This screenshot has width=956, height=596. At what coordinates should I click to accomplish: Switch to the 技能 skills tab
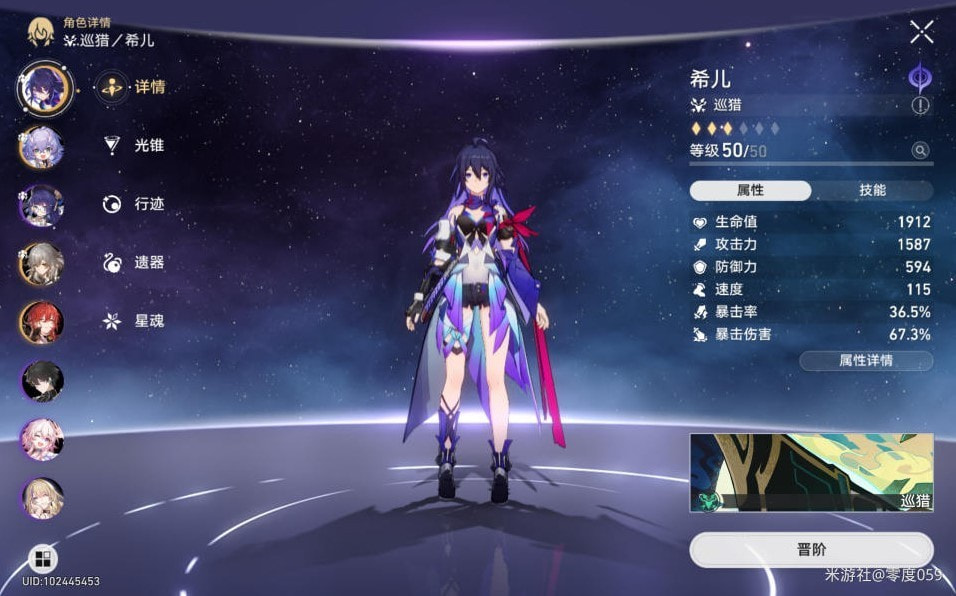coord(871,190)
